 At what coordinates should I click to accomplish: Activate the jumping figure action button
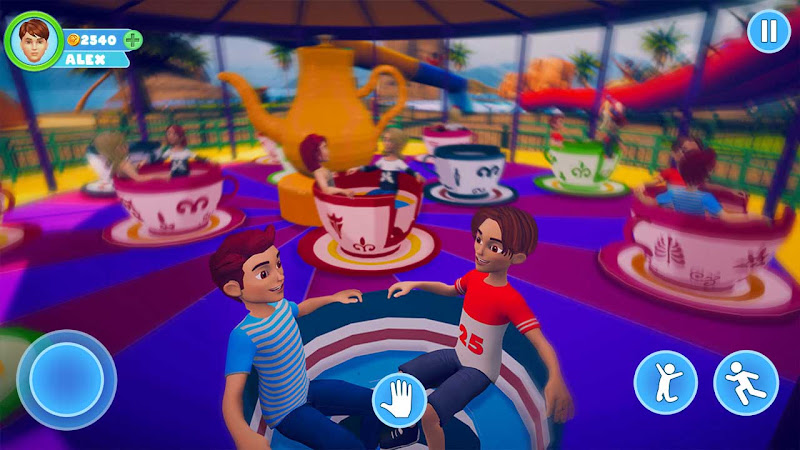(666, 382)
